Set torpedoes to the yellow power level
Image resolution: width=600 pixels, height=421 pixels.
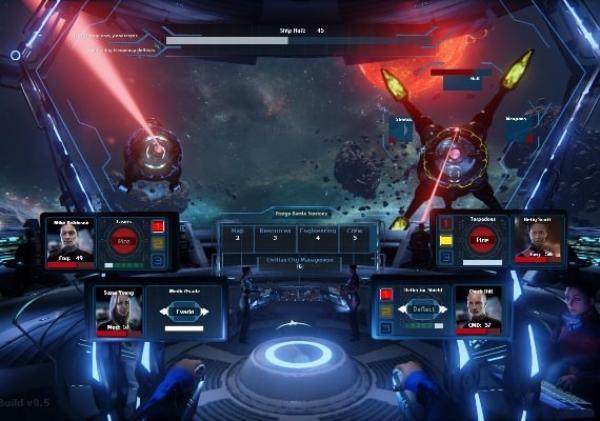click(446, 241)
